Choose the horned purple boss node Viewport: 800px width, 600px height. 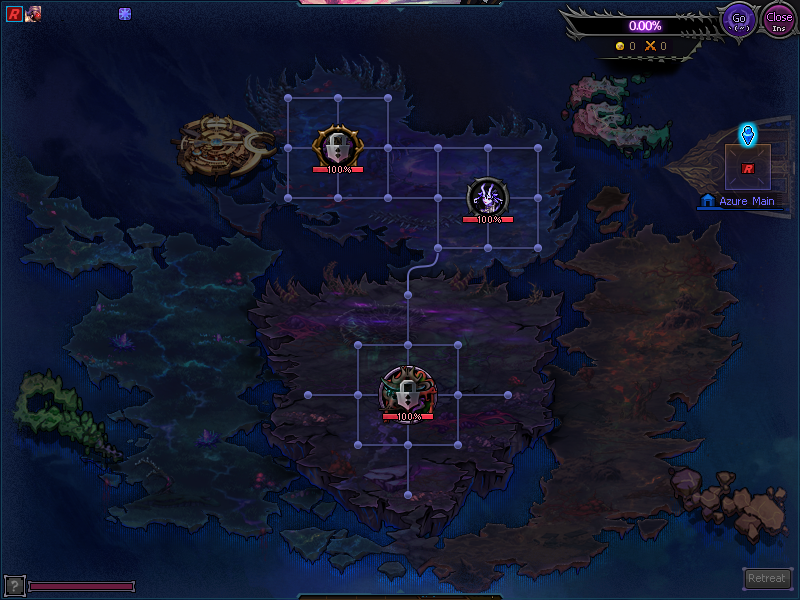click(488, 196)
